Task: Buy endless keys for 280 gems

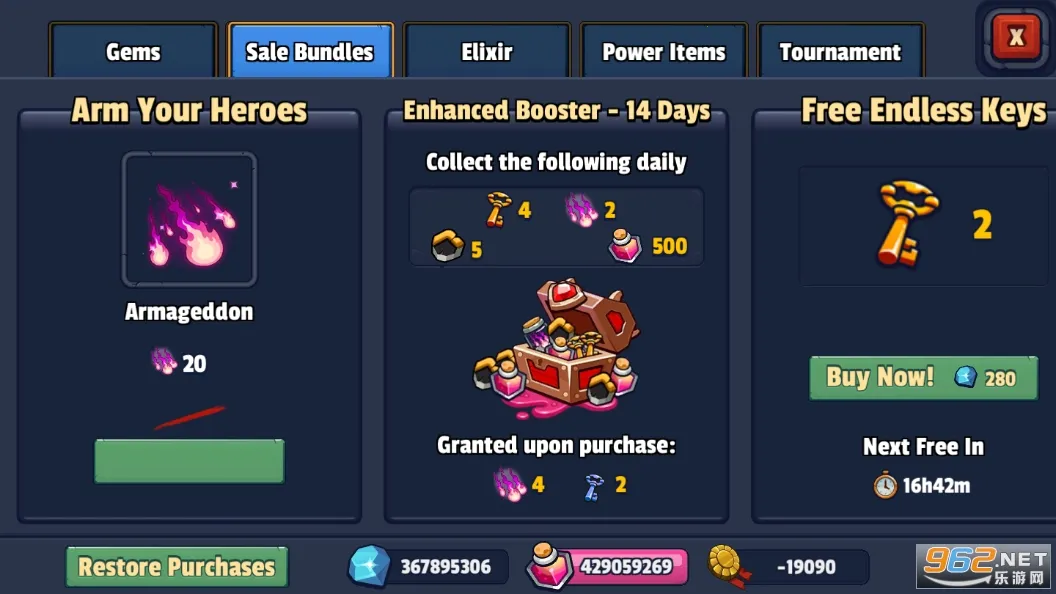Action: point(923,377)
